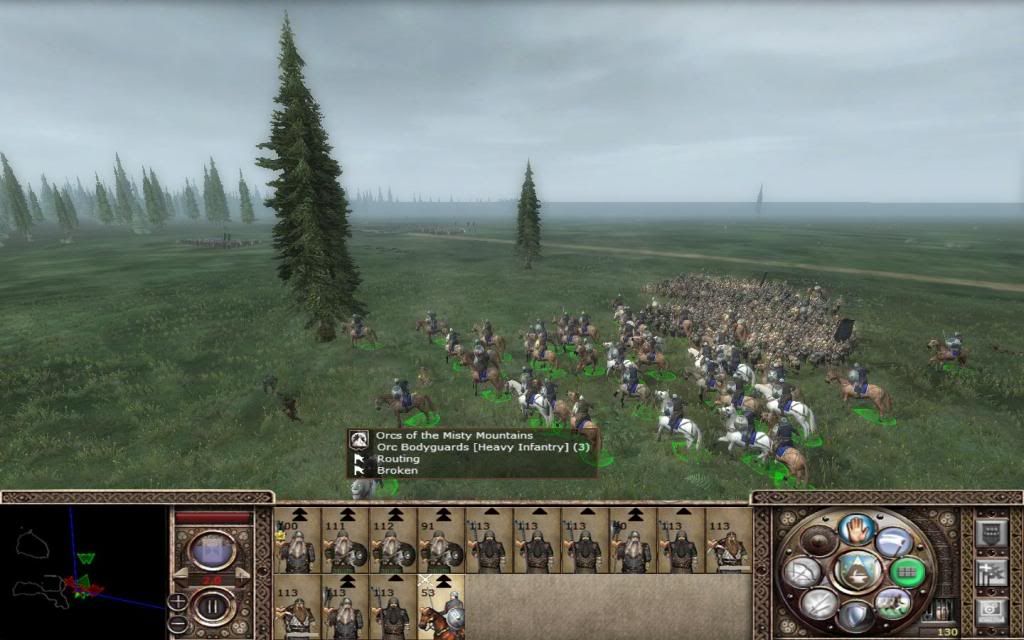Open the banners and flags side button

(x=990, y=571)
